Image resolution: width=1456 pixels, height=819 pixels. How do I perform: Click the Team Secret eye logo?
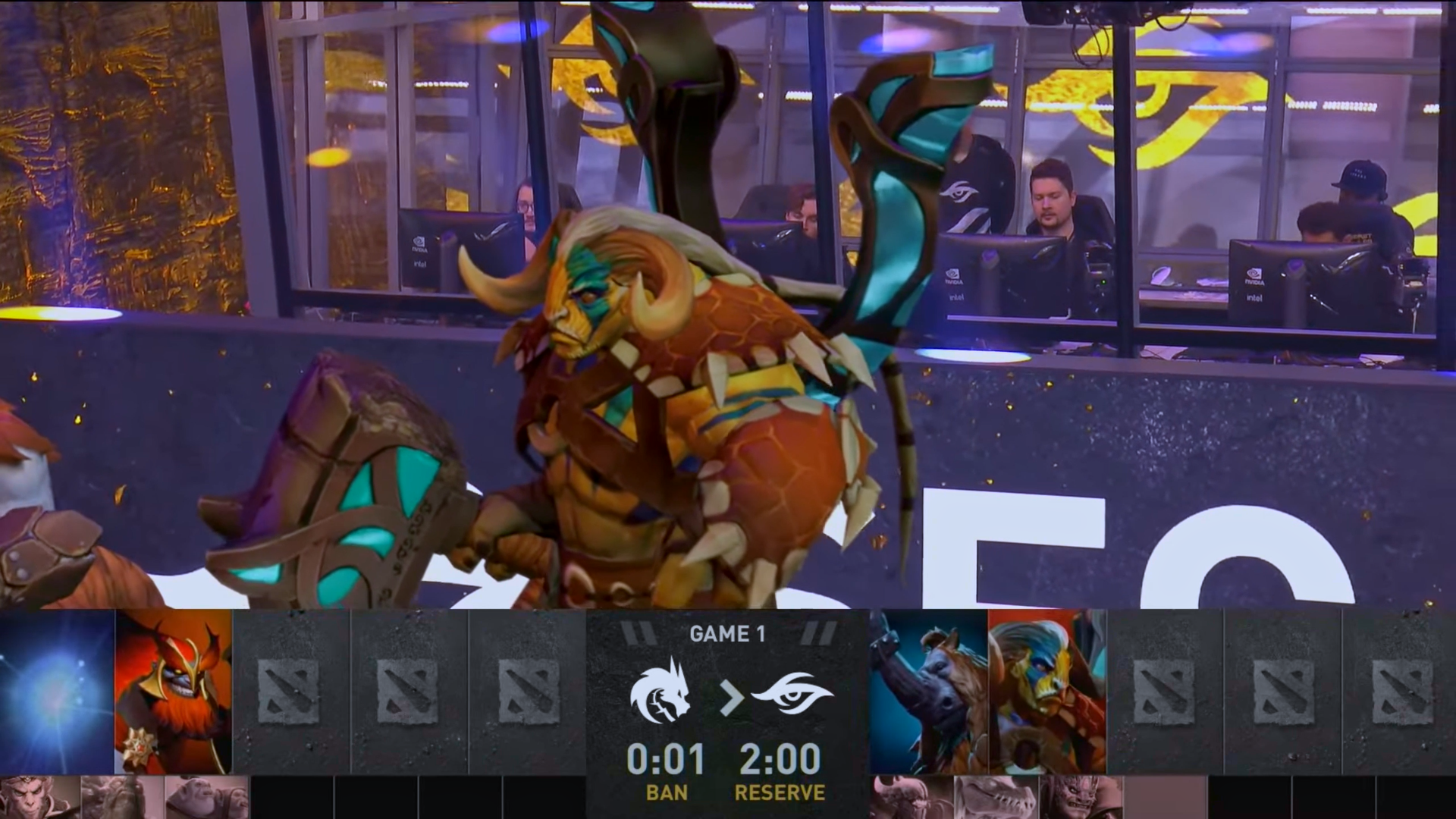point(792,692)
